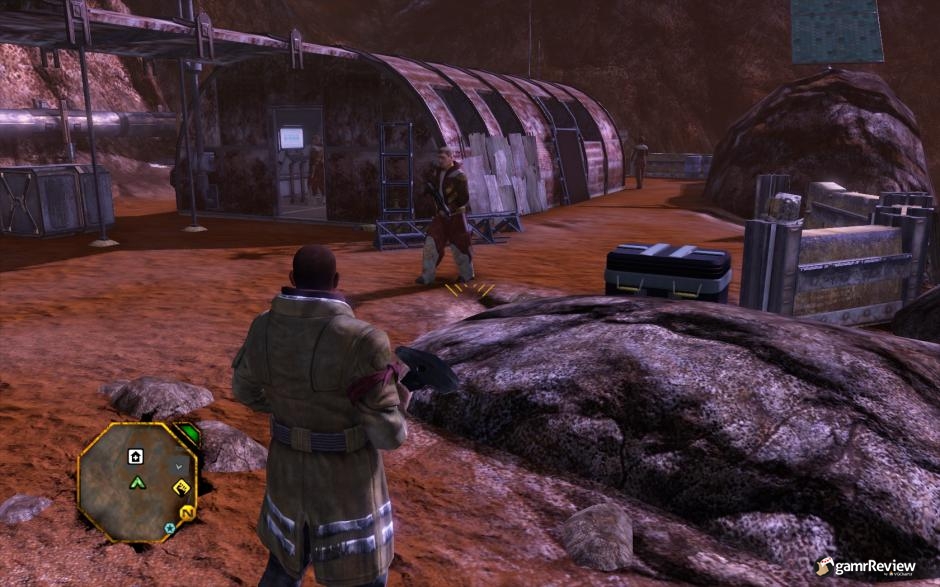Viewport: 940px width, 587px height.
Task: Click the green player arrow on minimap
Action: pyautogui.click(x=136, y=483)
